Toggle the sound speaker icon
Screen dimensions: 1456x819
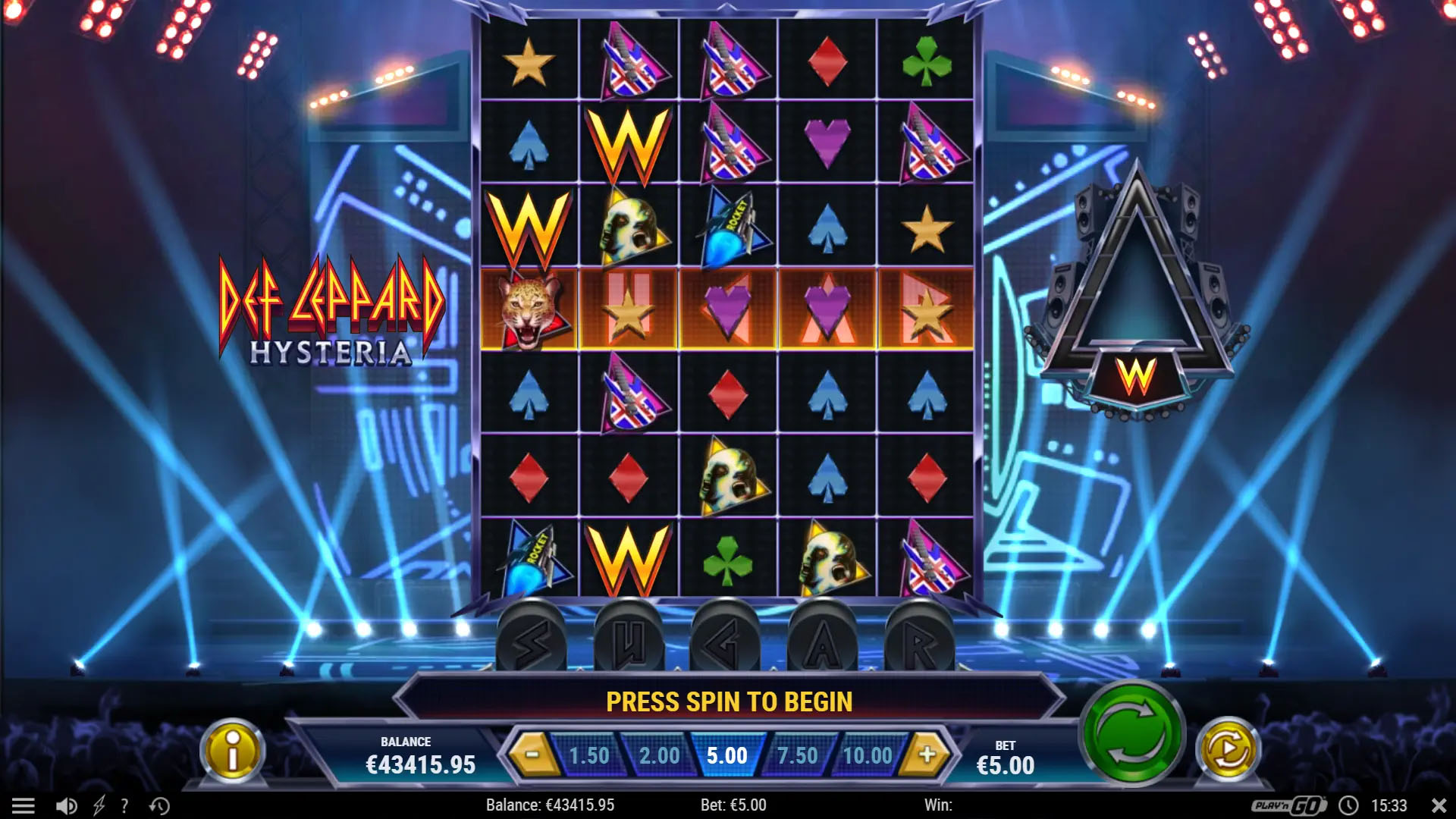[67, 805]
